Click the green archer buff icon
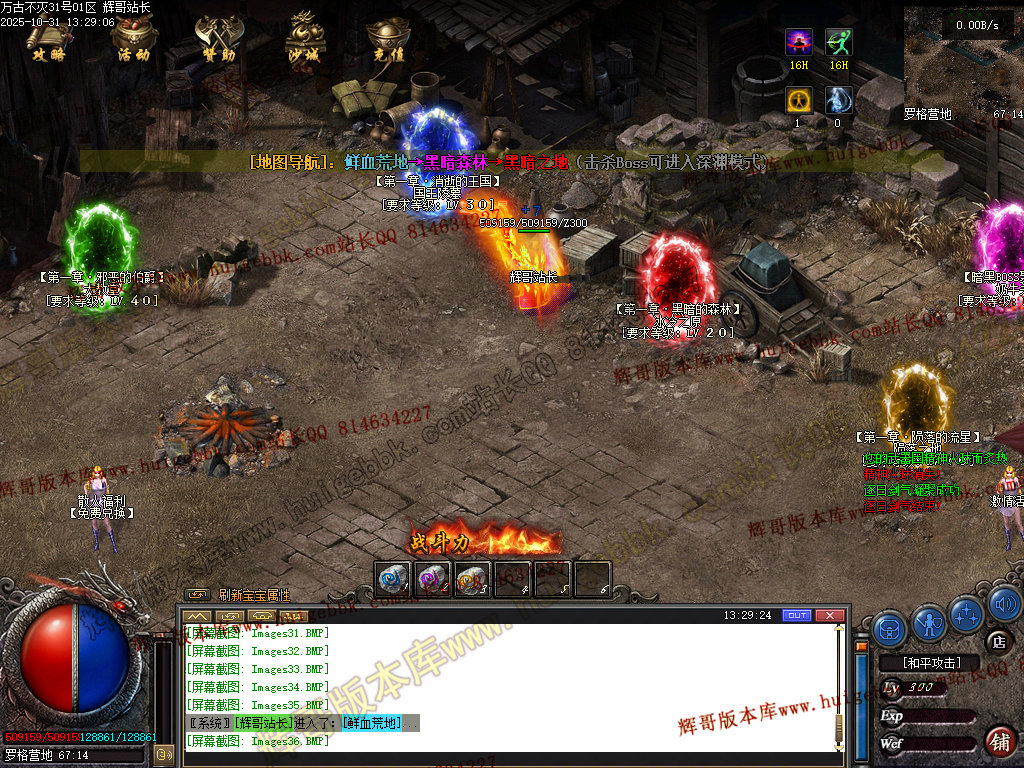Viewport: 1024px width, 768px height. 839,42
